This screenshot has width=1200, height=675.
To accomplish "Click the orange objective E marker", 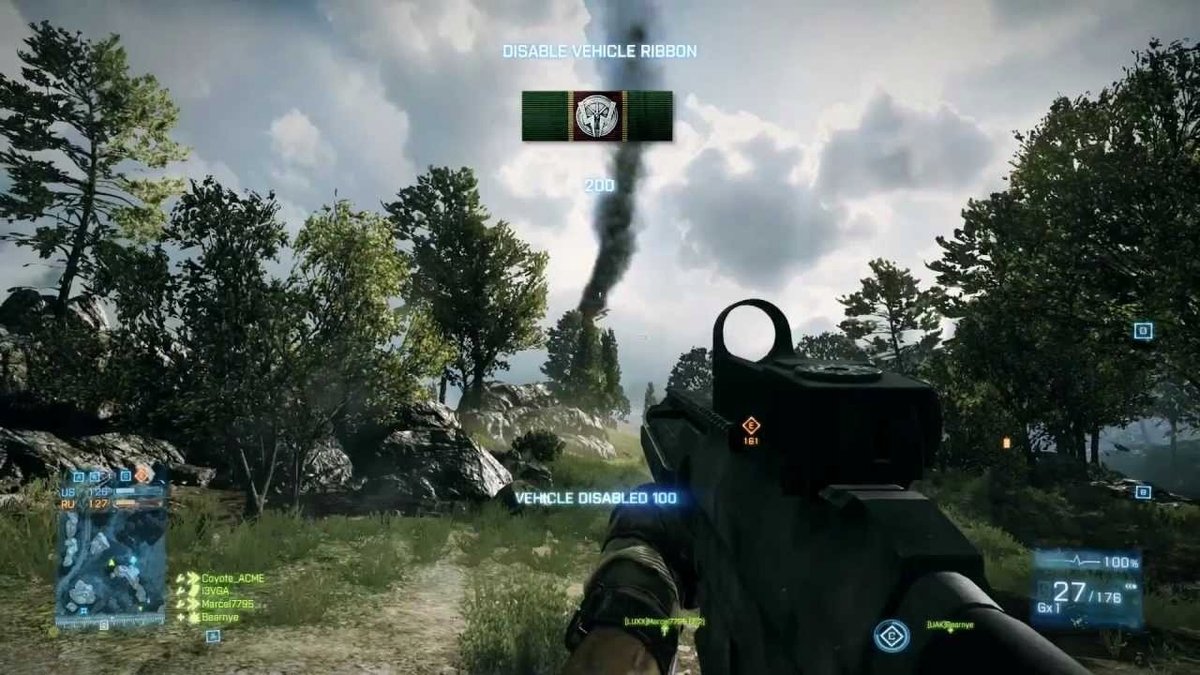I will pos(751,425).
